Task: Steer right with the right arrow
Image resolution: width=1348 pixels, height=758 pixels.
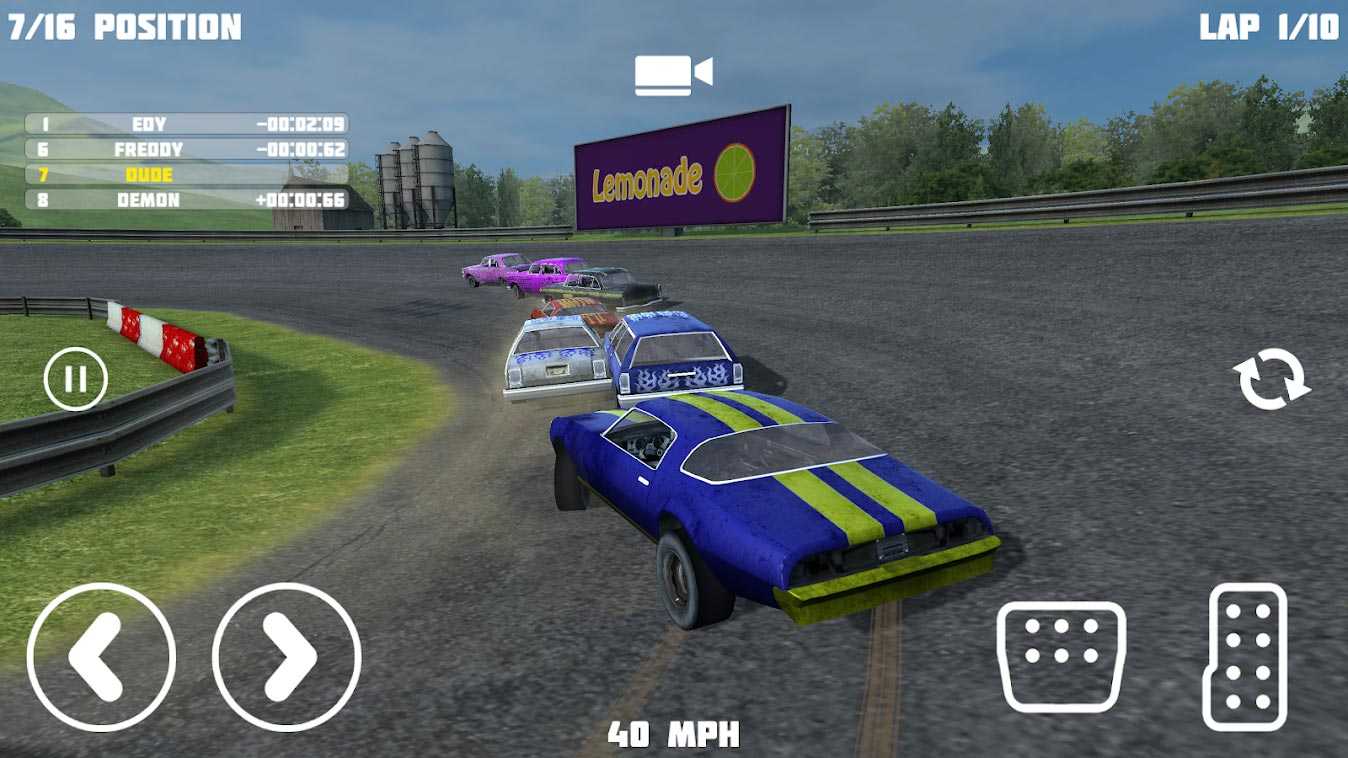Action: (x=287, y=657)
